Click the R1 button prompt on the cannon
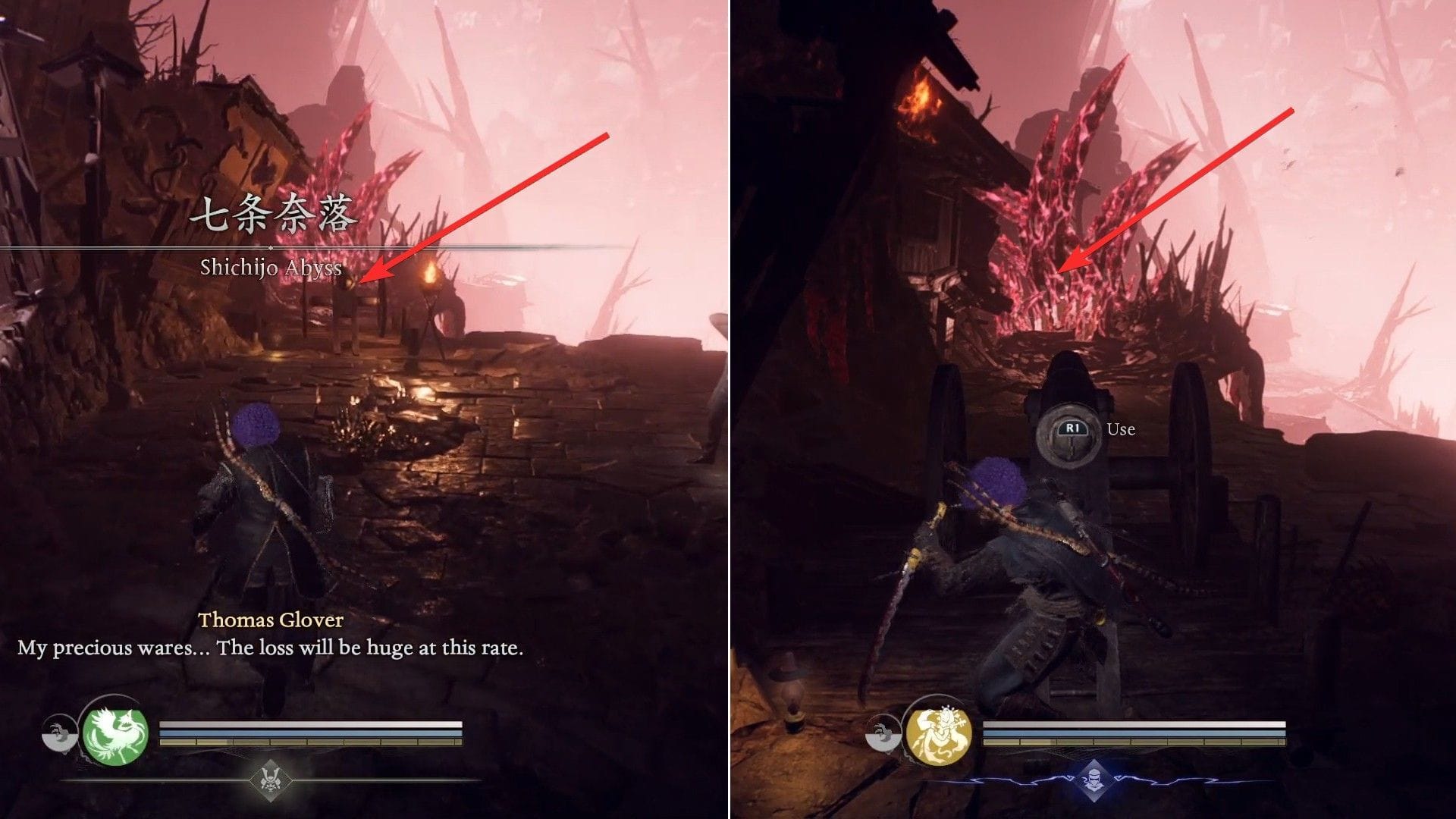The image size is (1456, 819). click(1073, 428)
